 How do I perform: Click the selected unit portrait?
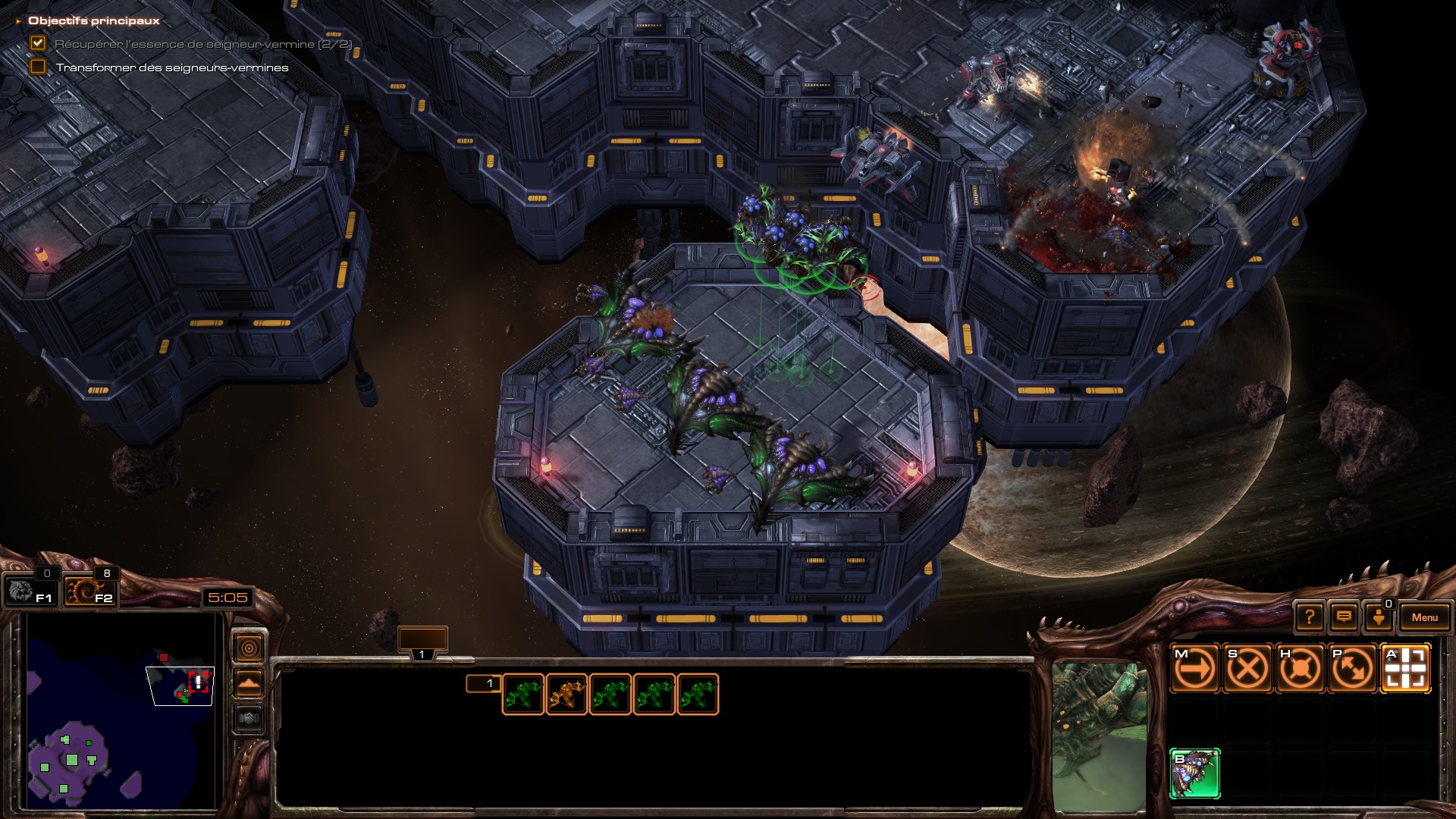1099,736
